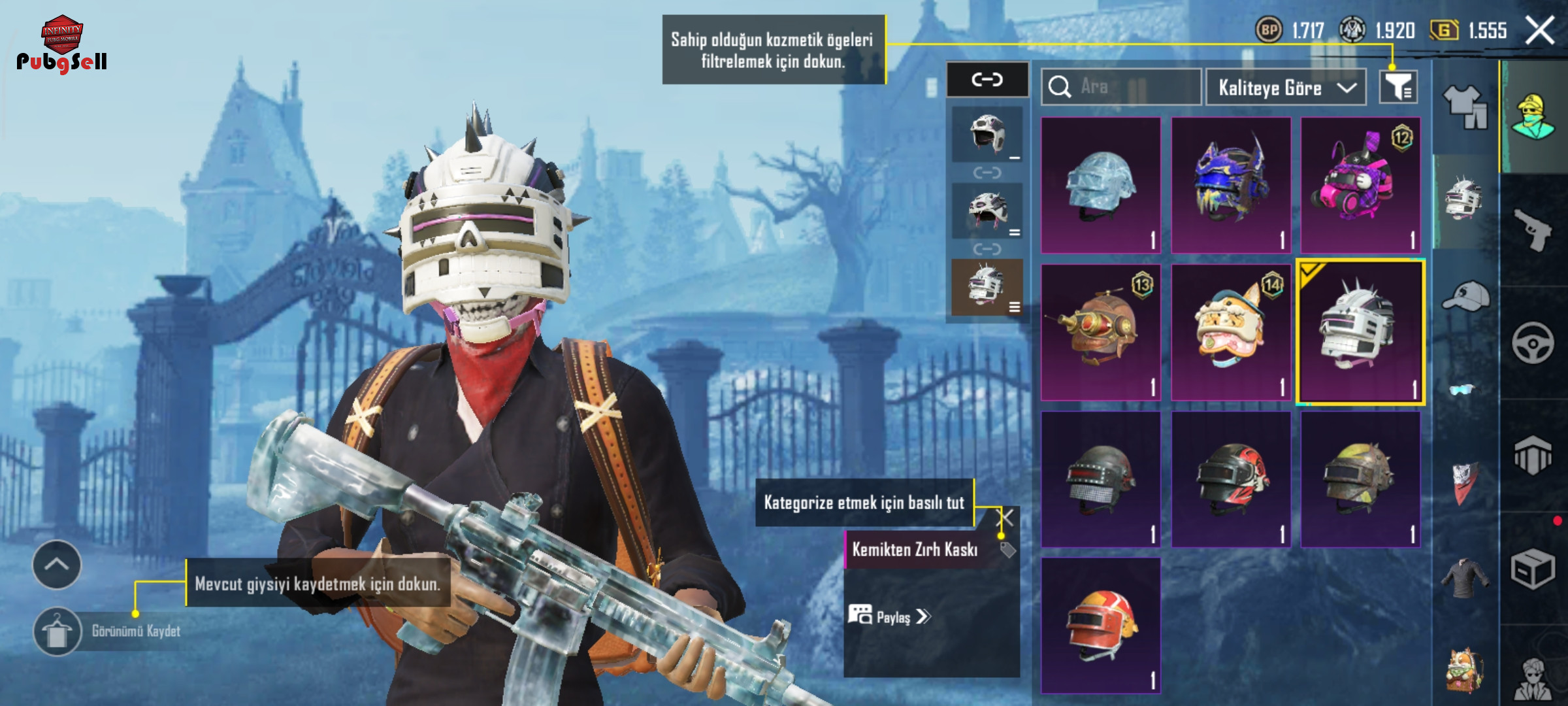Choose the red and black racing helmet
The width and height of the screenshot is (1568, 706).
[x=1231, y=479]
